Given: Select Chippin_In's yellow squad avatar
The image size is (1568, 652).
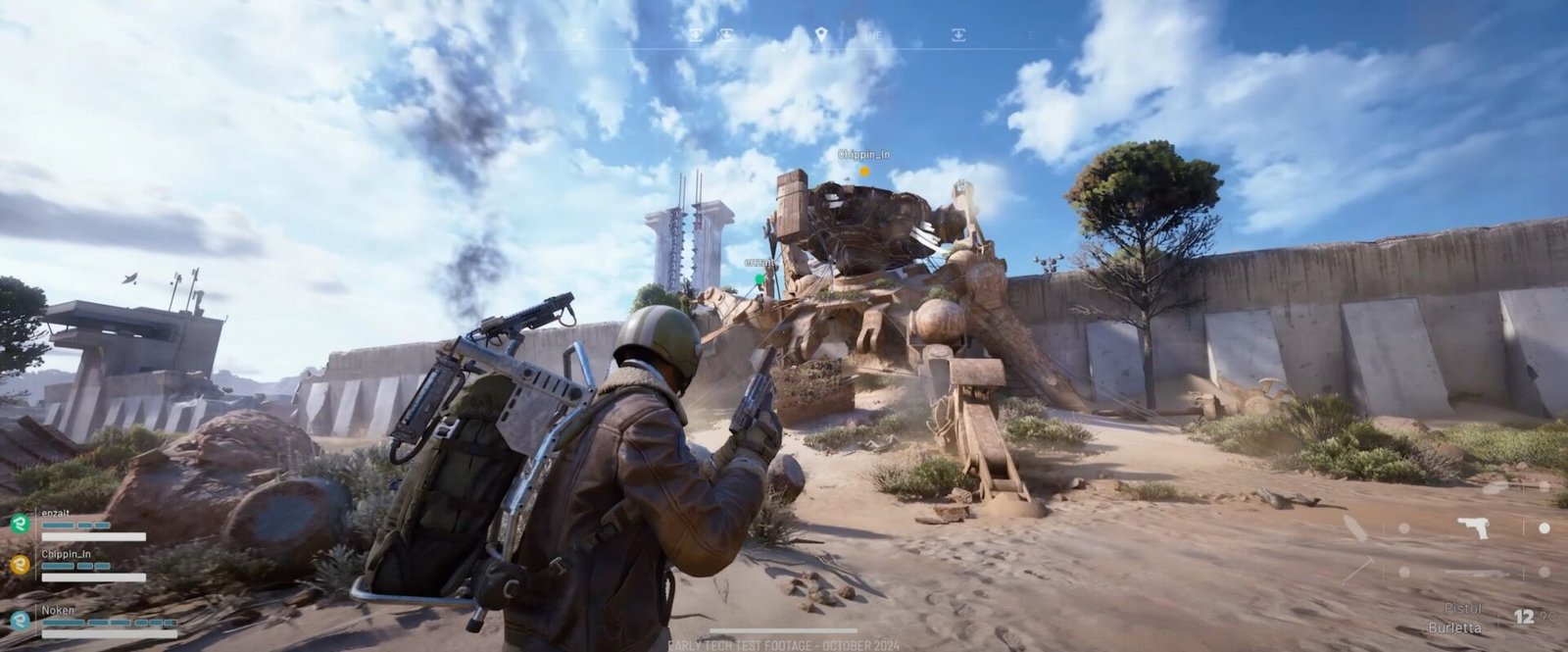Looking at the screenshot, I should [19, 564].
